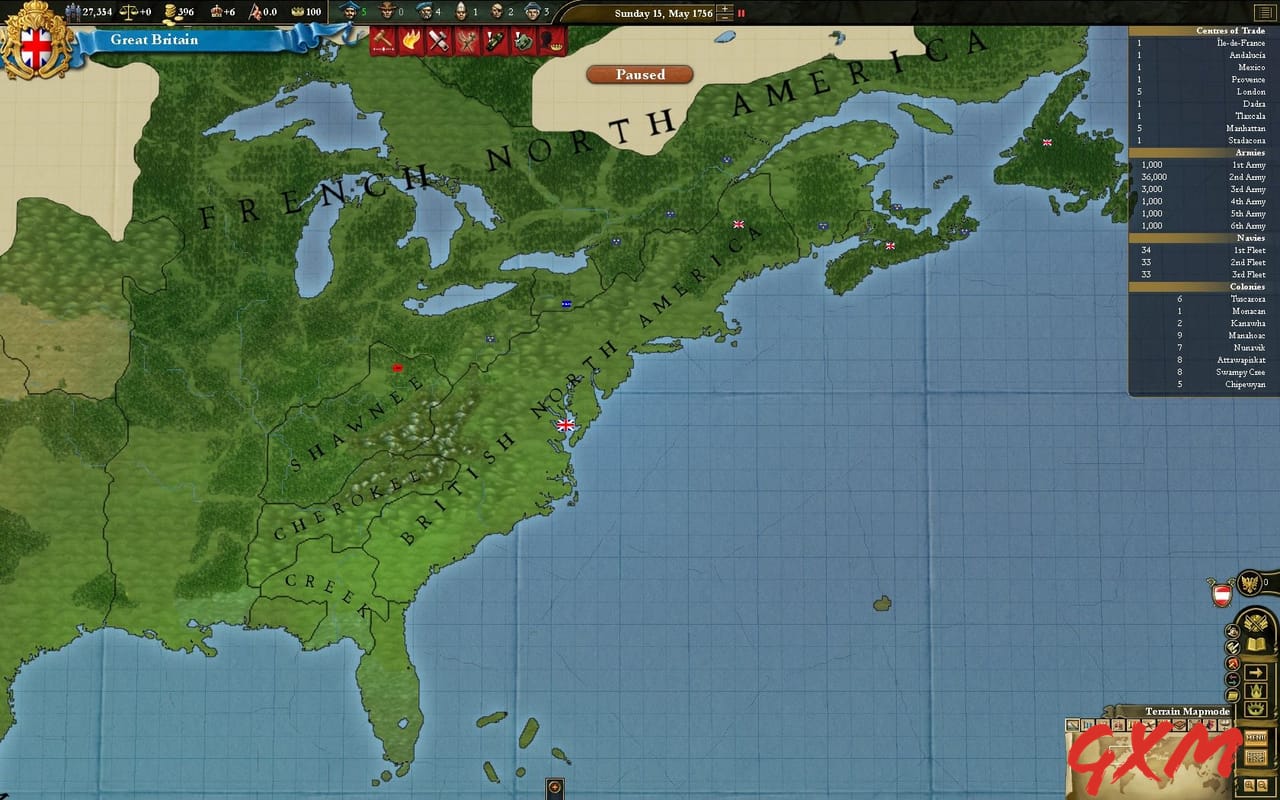Zoom in with the plus magnifier icon
This screenshot has height=800, width=1280.
click(x=1249, y=783)
